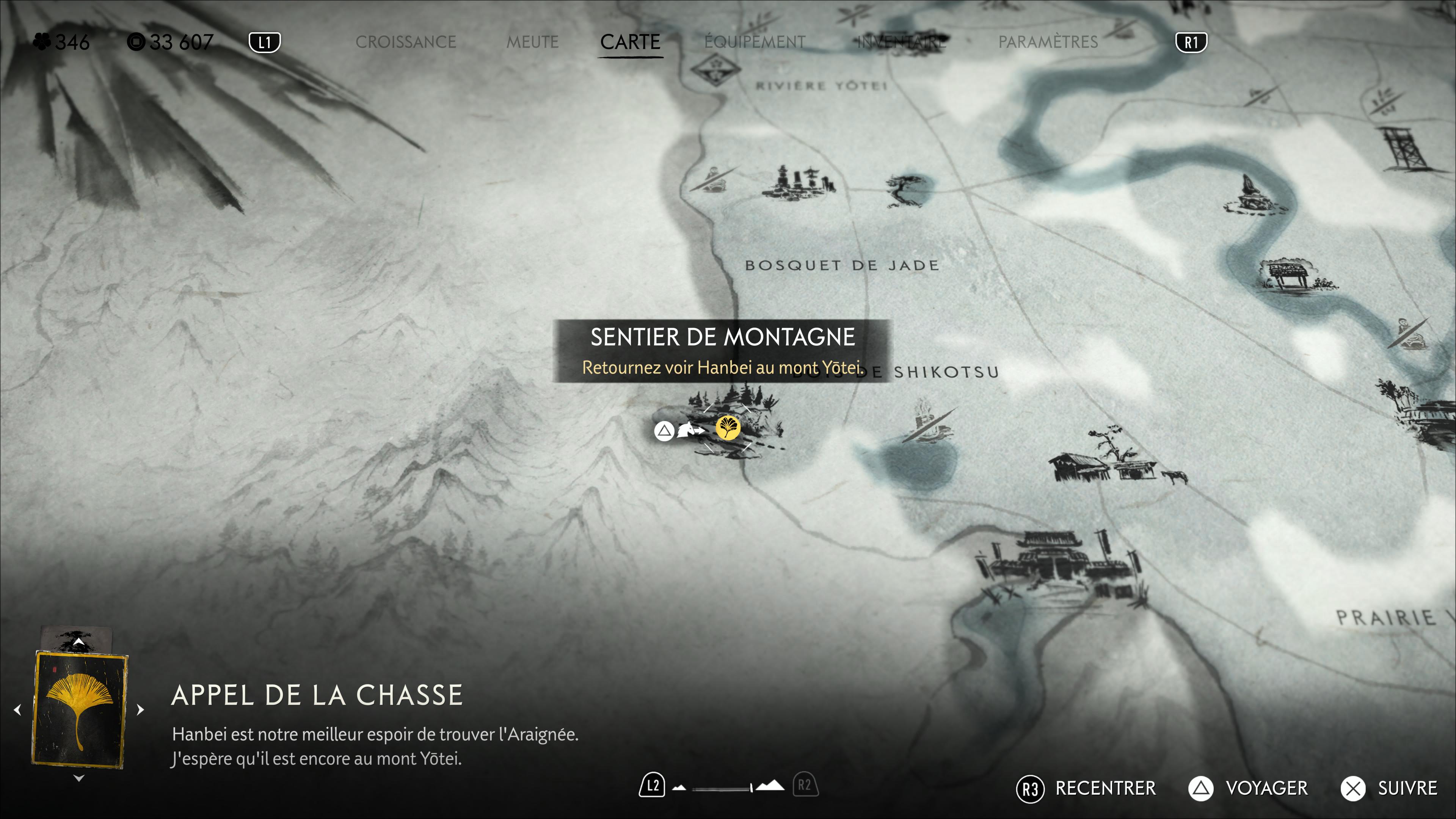
Task: Select the golden ginkgo quest marker on map
Action: 728,428
